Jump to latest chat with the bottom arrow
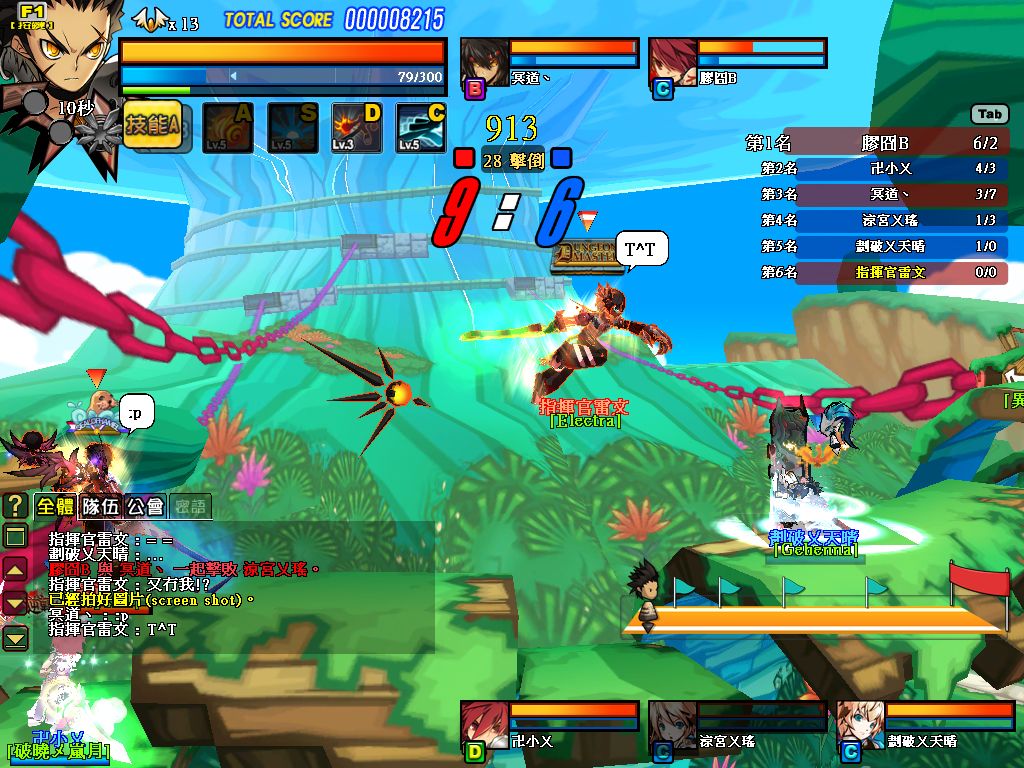This screenshot has width=1024, height=768. pyautogui.click(x=15, y=638)
